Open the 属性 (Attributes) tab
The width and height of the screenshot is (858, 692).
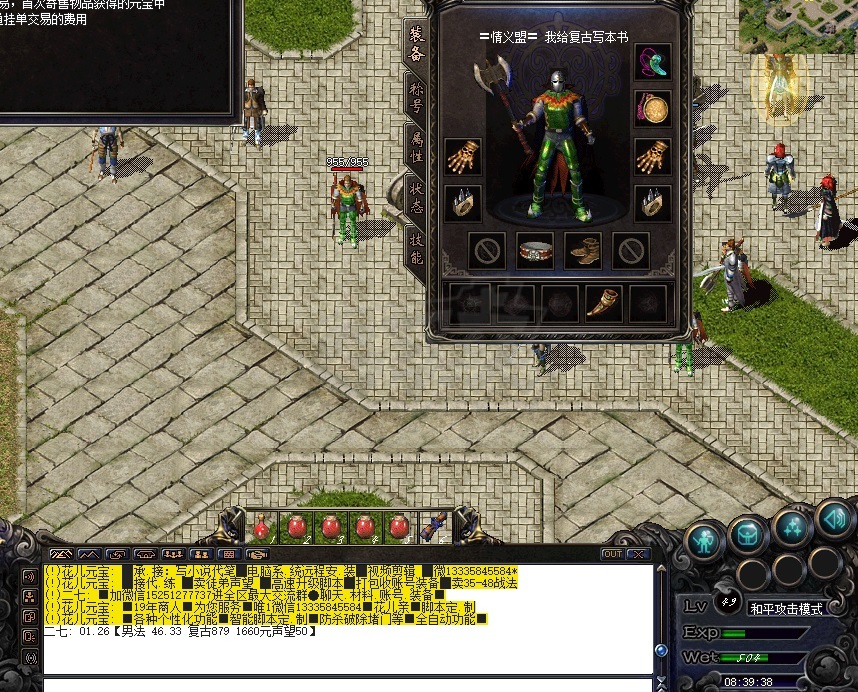[x=416, y=146]
